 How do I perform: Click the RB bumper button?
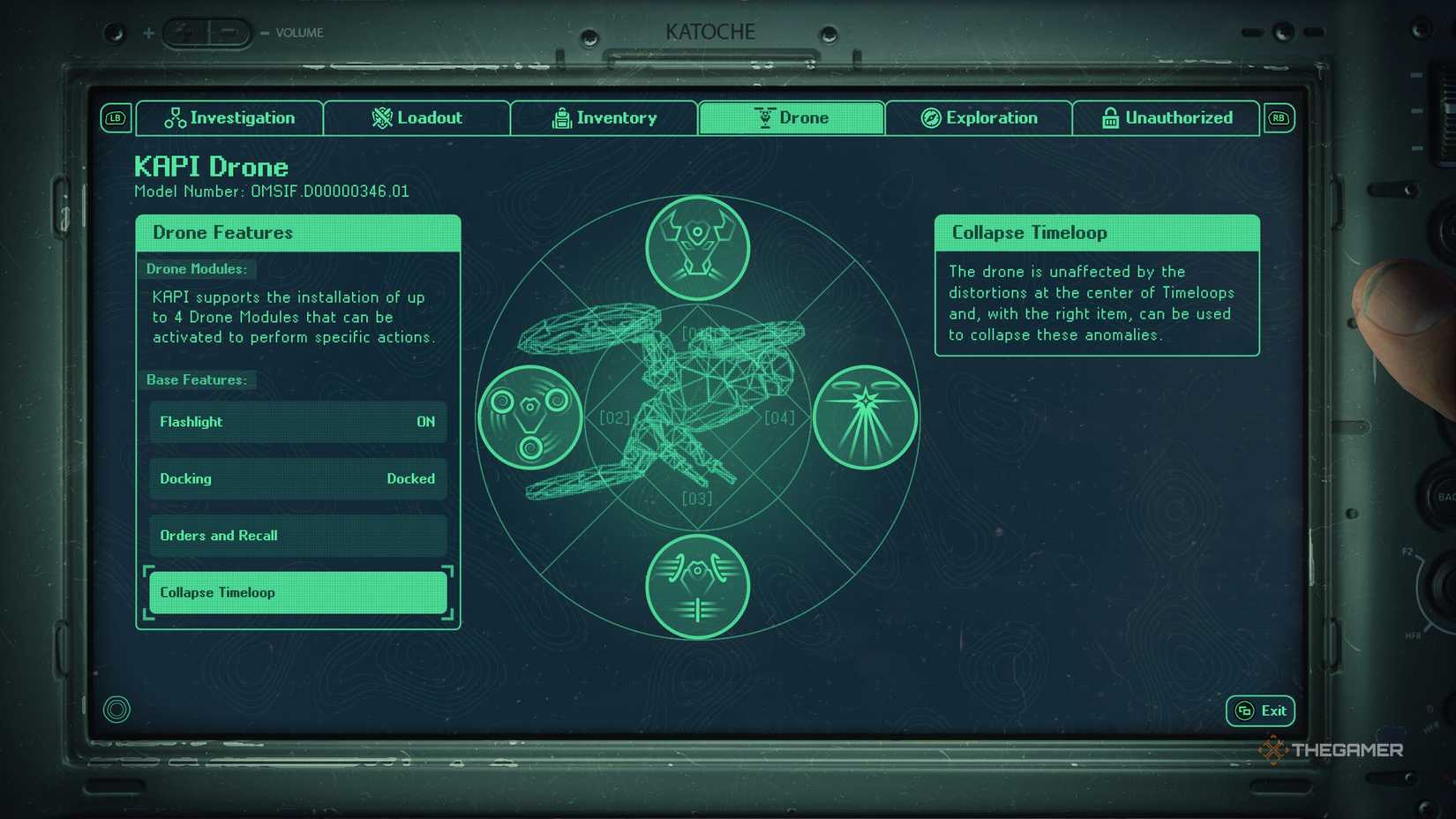pyautogui.click(x=1278, y=117)
